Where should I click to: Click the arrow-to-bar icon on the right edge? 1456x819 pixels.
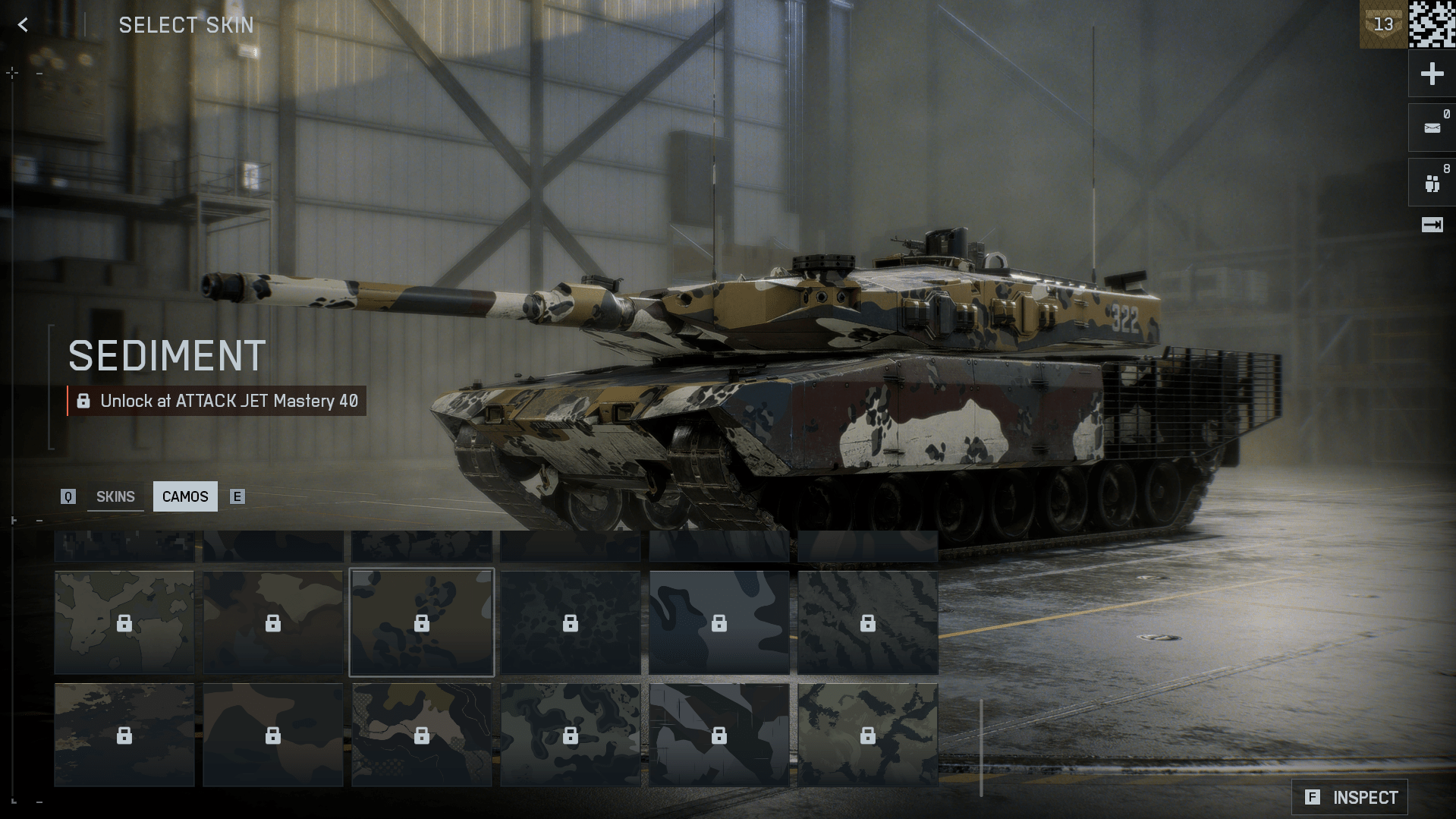click(x=1432, y=225)
